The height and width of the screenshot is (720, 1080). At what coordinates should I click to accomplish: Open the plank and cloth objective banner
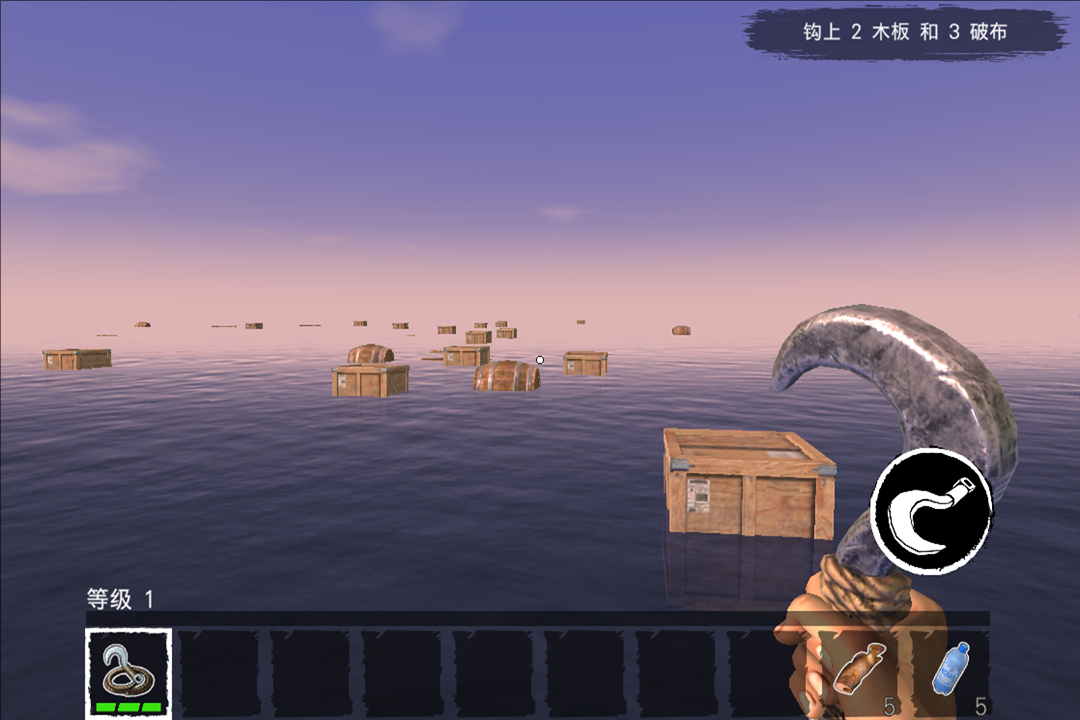pyautogui.click(x=904, y=32)
